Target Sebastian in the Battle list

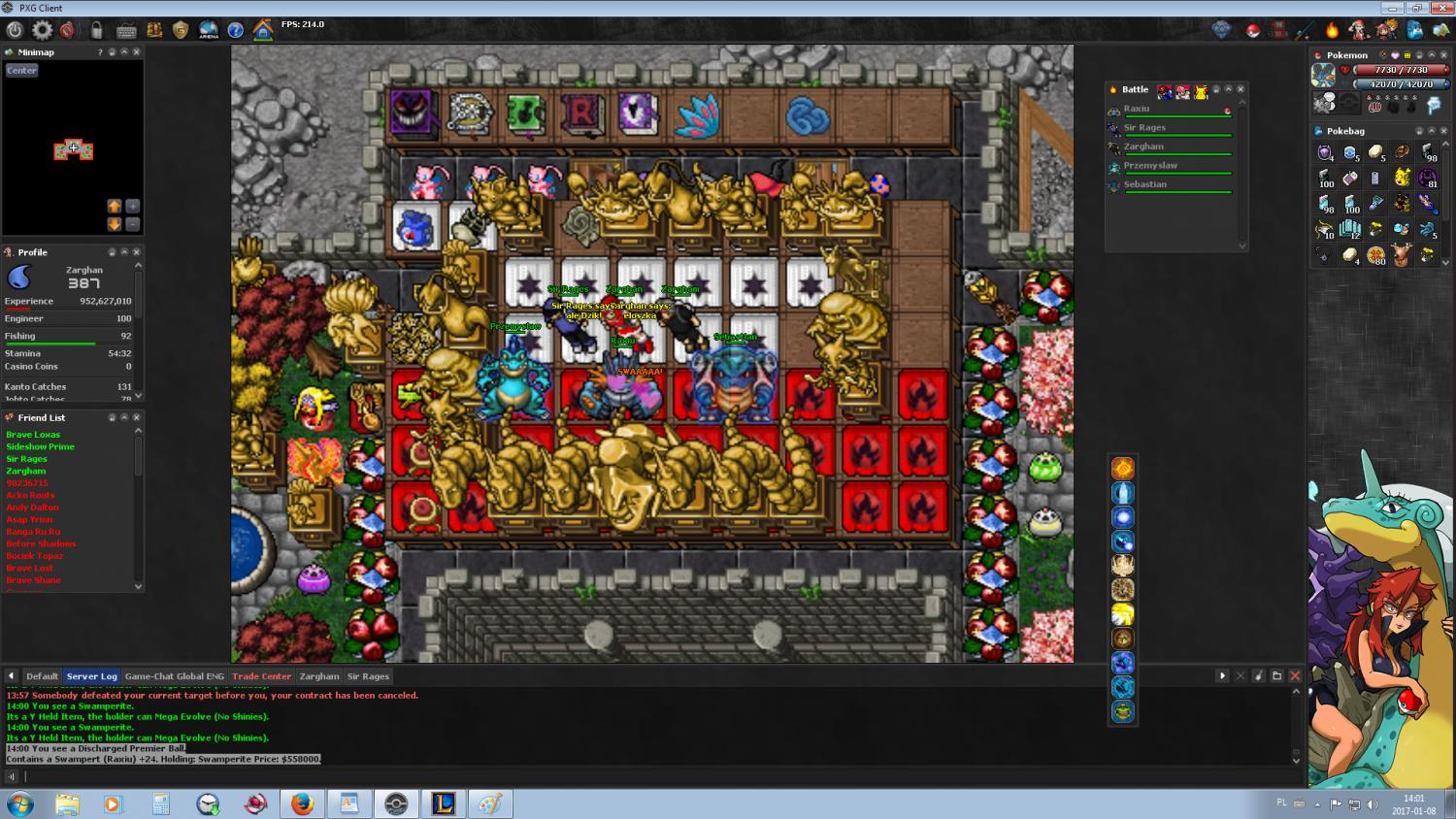tap(1145, 184)
